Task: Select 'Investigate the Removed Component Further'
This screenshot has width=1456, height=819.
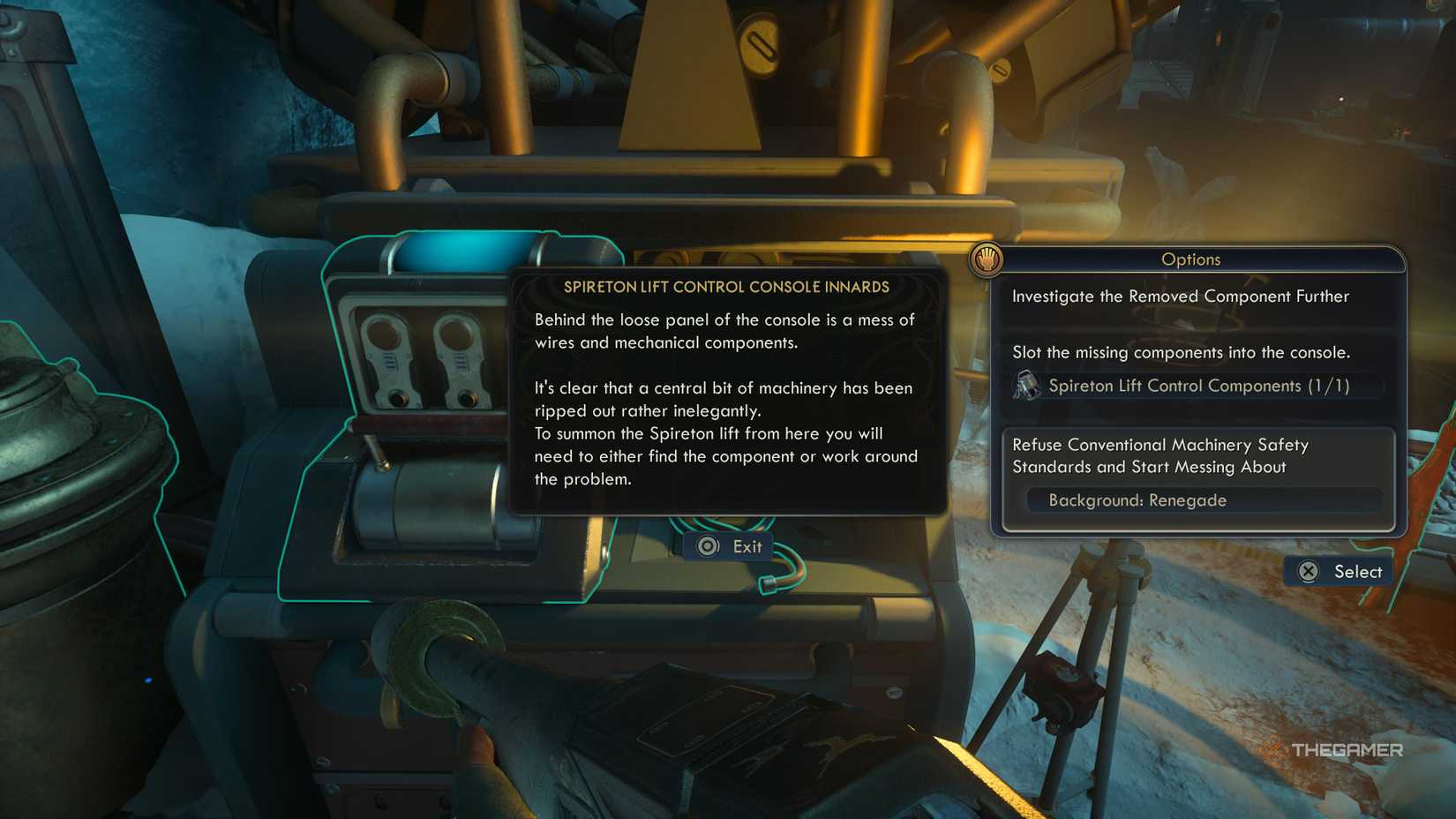Action: (x=1181, y=297)
